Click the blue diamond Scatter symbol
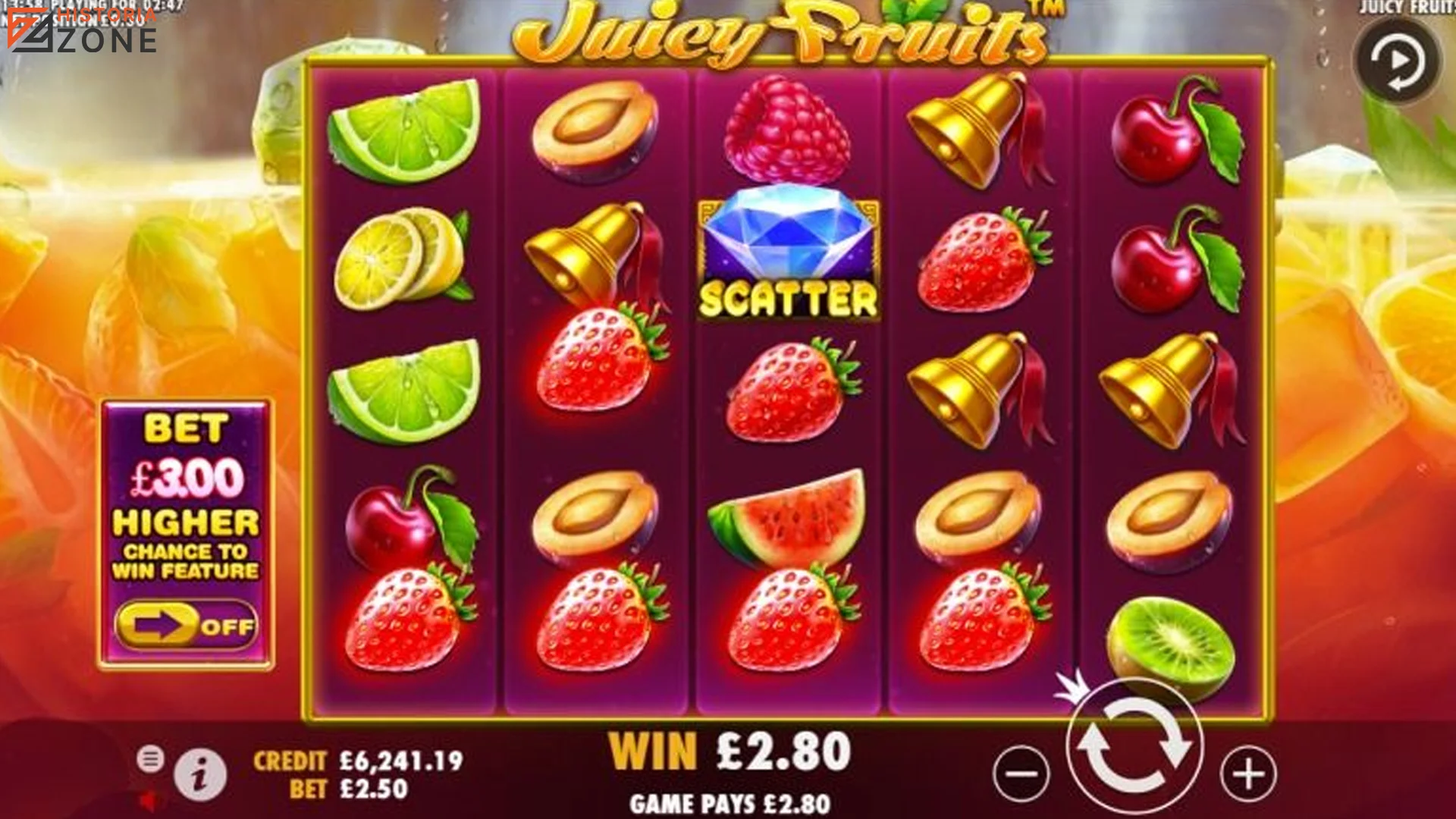The image size is (1456, 819). click(x=787, y=250)
